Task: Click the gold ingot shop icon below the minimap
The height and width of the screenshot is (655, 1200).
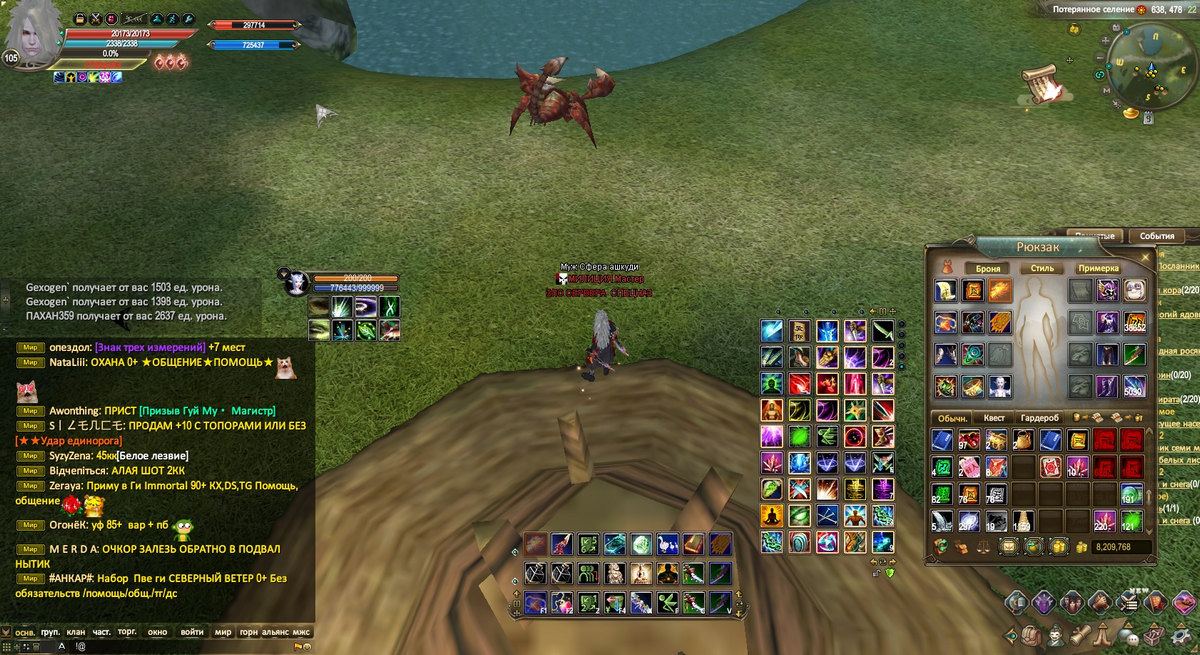Action: [1130, 113]
